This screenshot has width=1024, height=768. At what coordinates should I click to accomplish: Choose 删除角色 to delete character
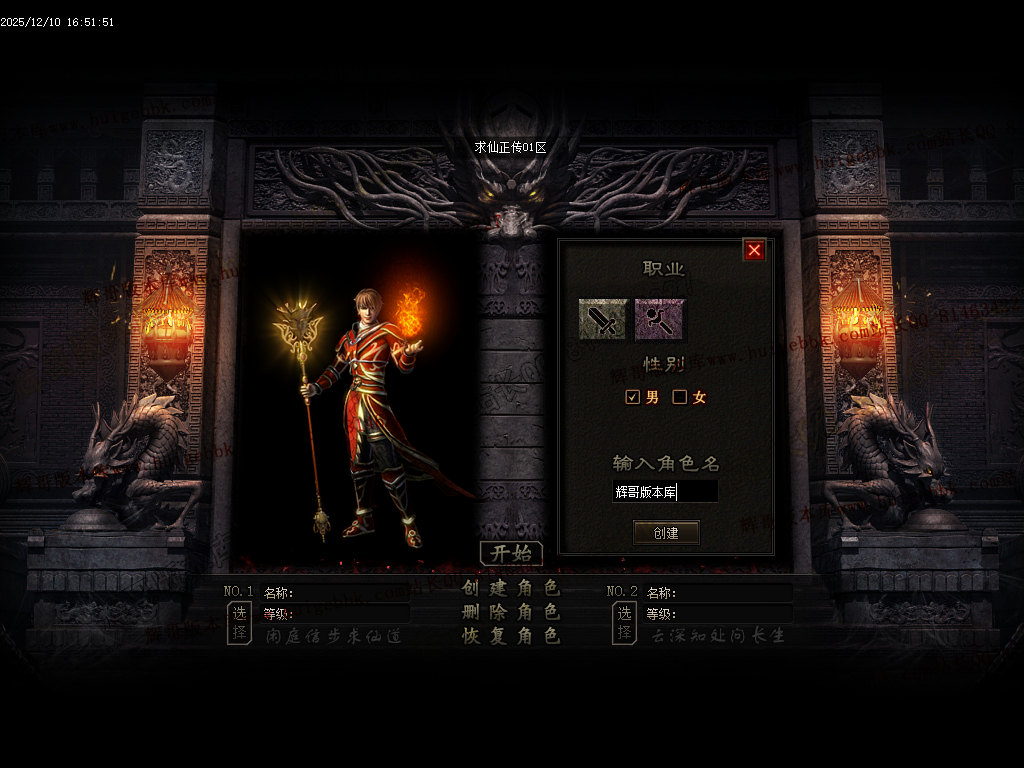[x=511, y=612]
